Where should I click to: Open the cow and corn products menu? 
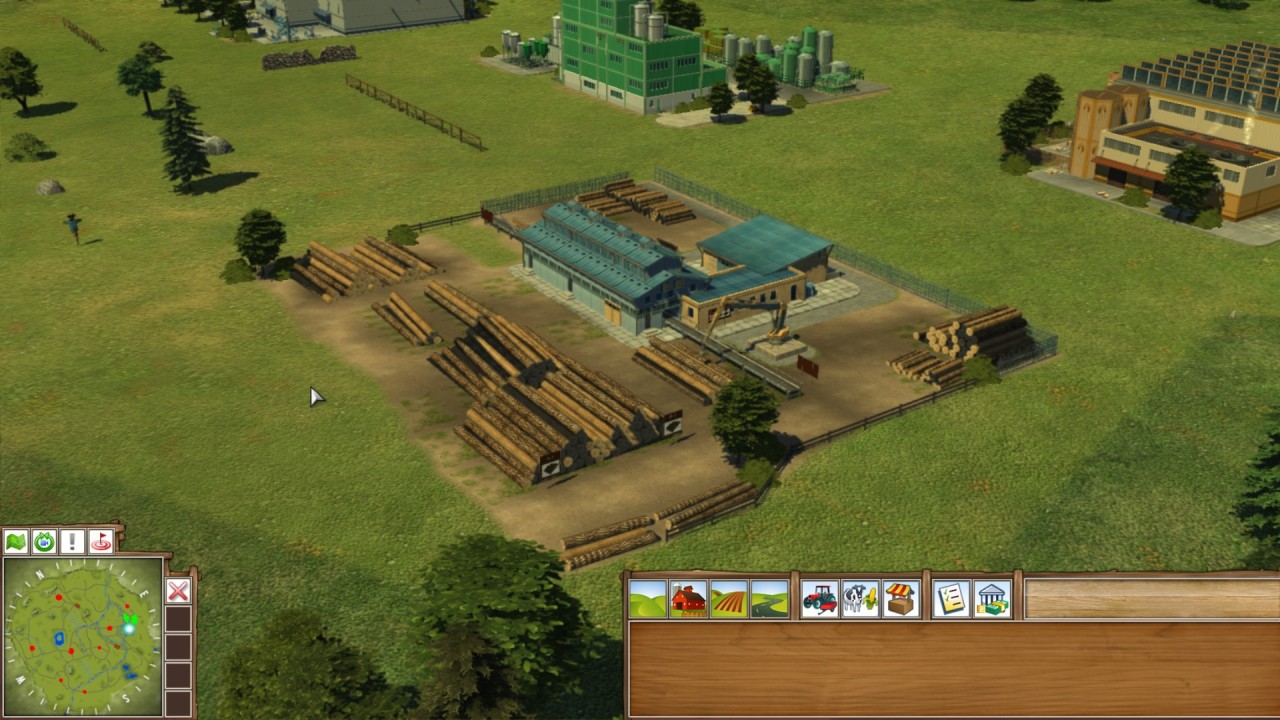point(860,599)
